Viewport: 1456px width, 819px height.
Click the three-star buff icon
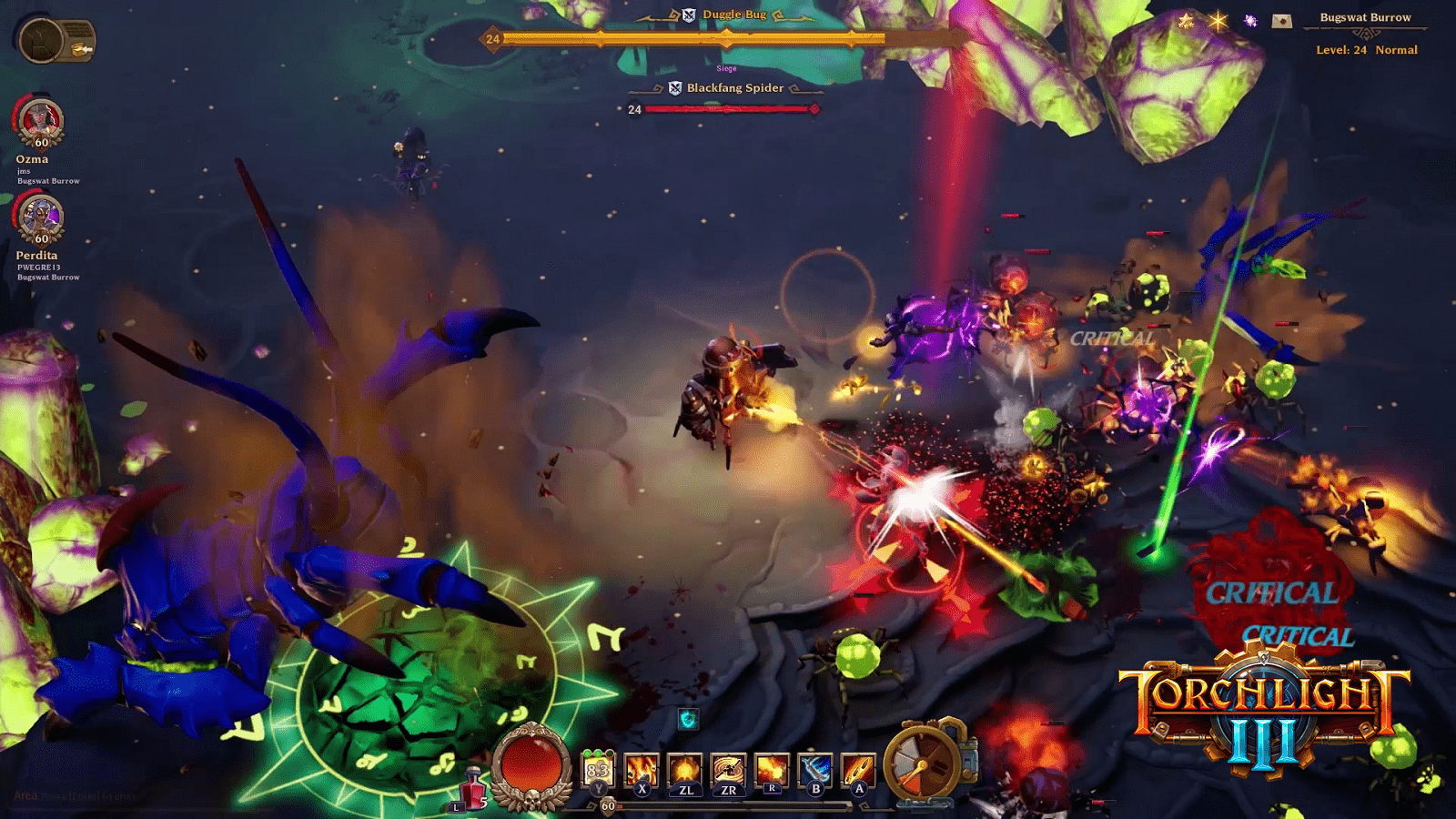[x=1186, y=21]
